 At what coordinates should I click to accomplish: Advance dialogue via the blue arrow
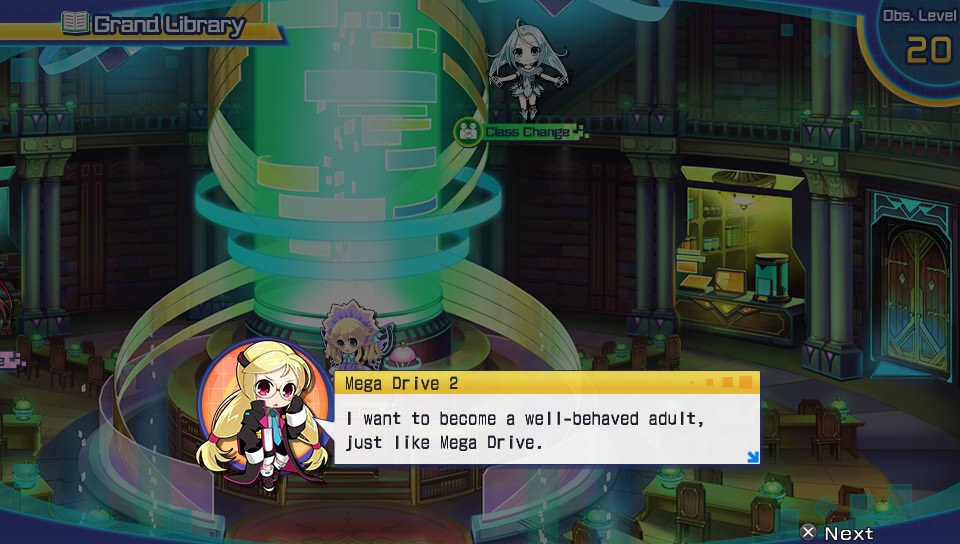752,457
